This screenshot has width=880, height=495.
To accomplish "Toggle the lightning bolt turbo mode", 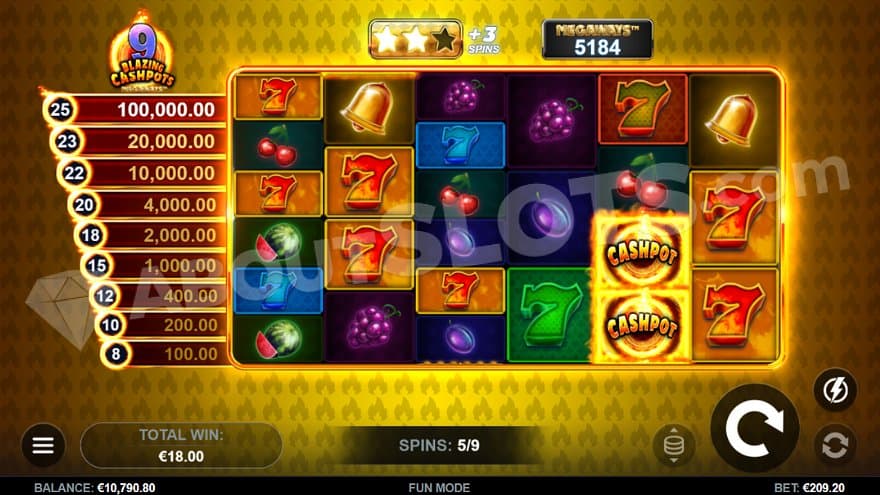I will [x=834, y=389].
